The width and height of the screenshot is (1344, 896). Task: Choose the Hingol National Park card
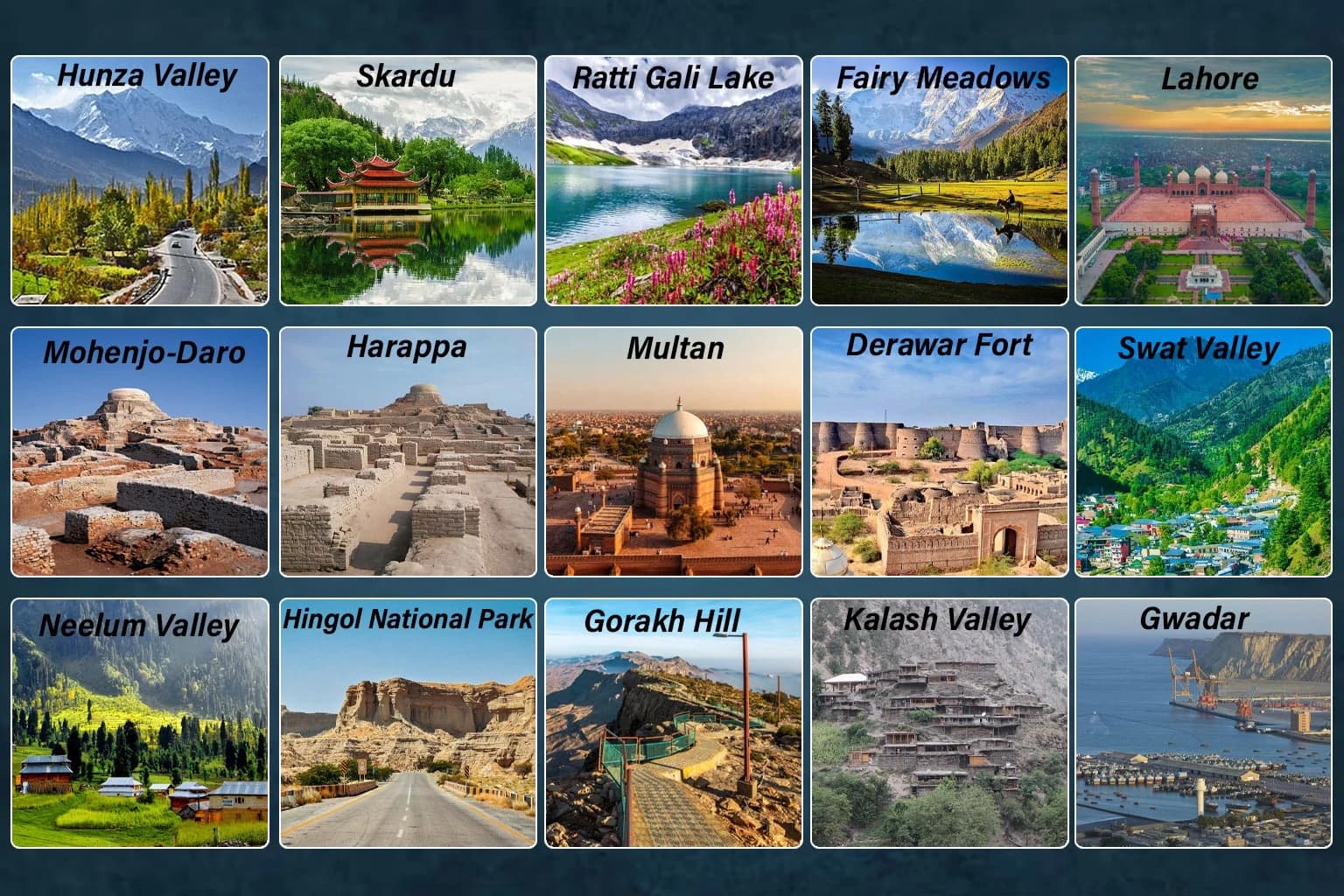coord(408,724)
